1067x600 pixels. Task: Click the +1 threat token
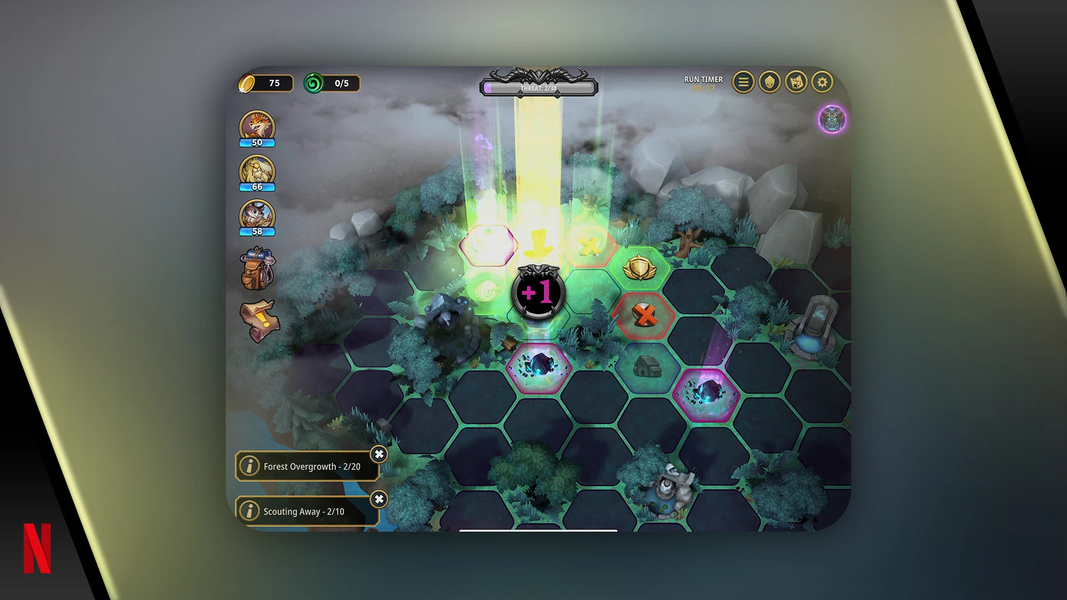click(x=538, y=294)
